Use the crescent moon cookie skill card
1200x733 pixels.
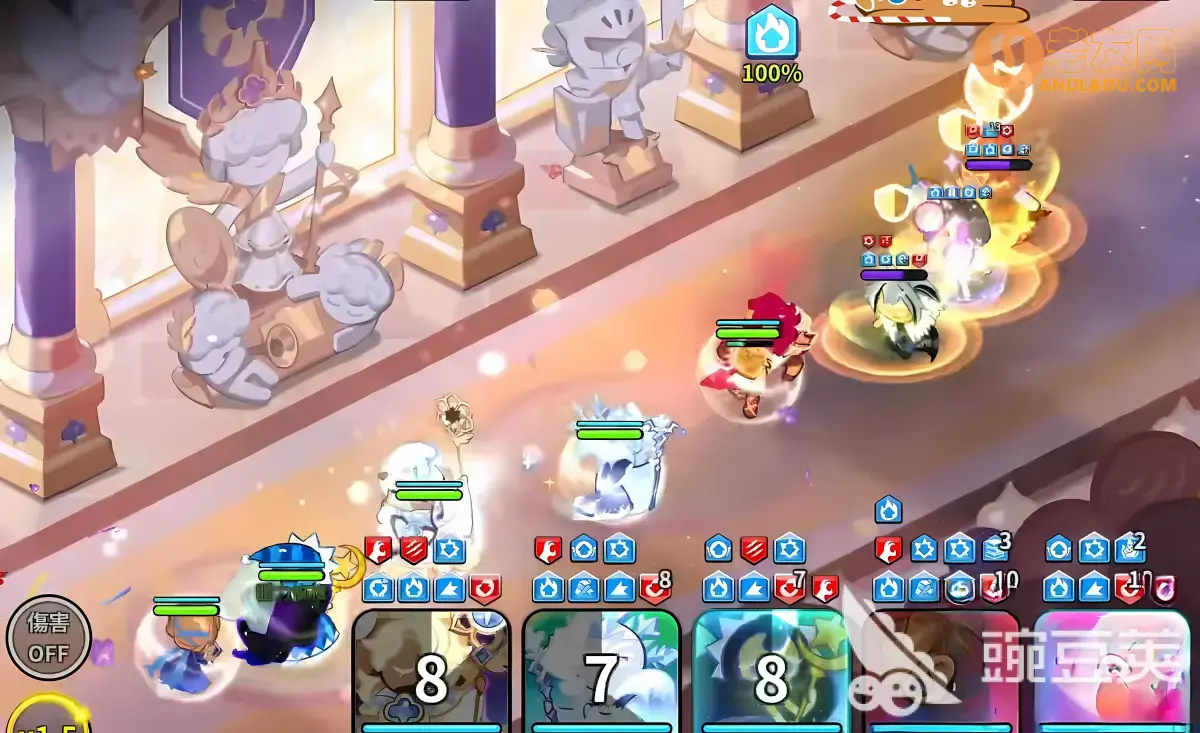tap(771, 673)
